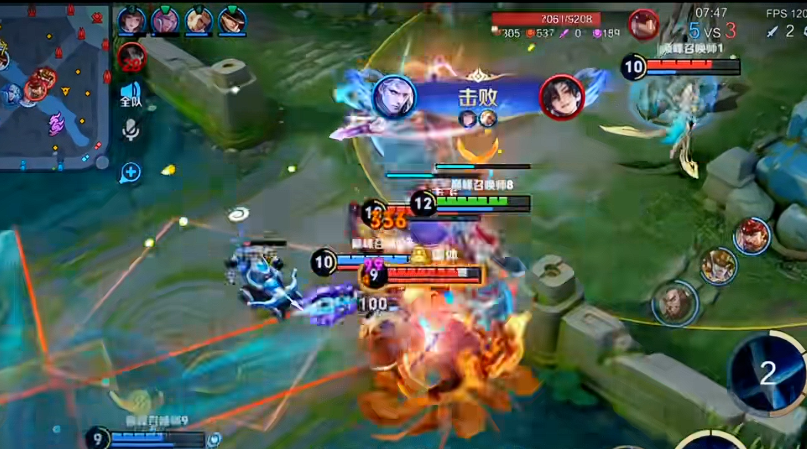The width and height of the screenshot is (807, 449).
Task: Select the dark-haired female teammate portrait
Action: [x=131, y=21]
